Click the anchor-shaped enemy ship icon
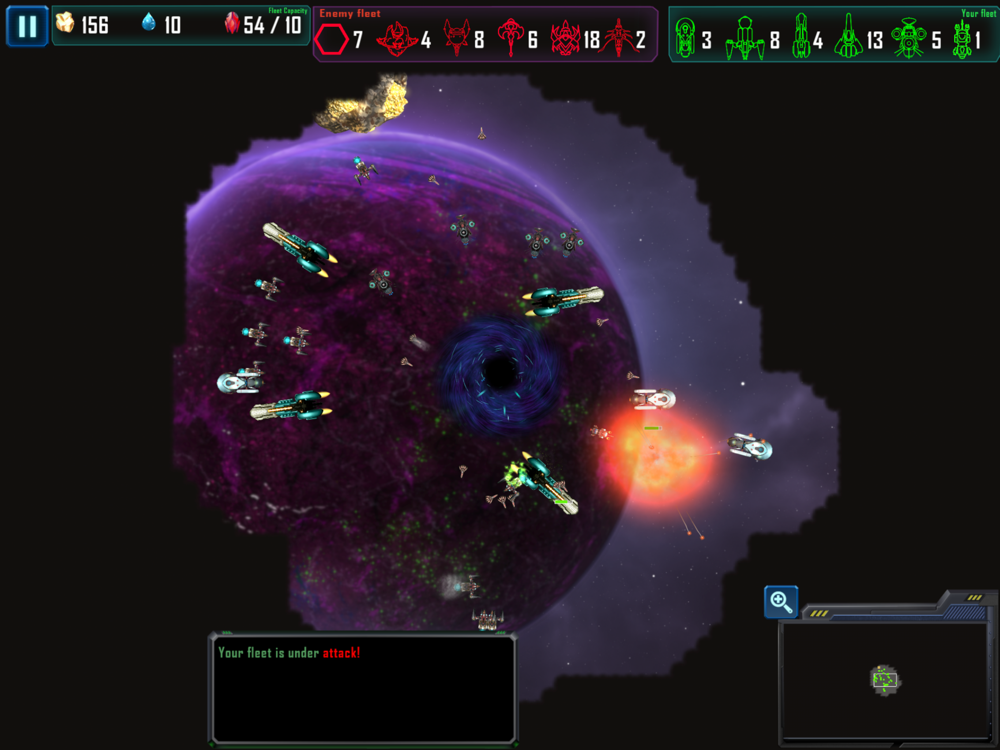This screenshot has height=750, width=1000. (x=512, y=40)
